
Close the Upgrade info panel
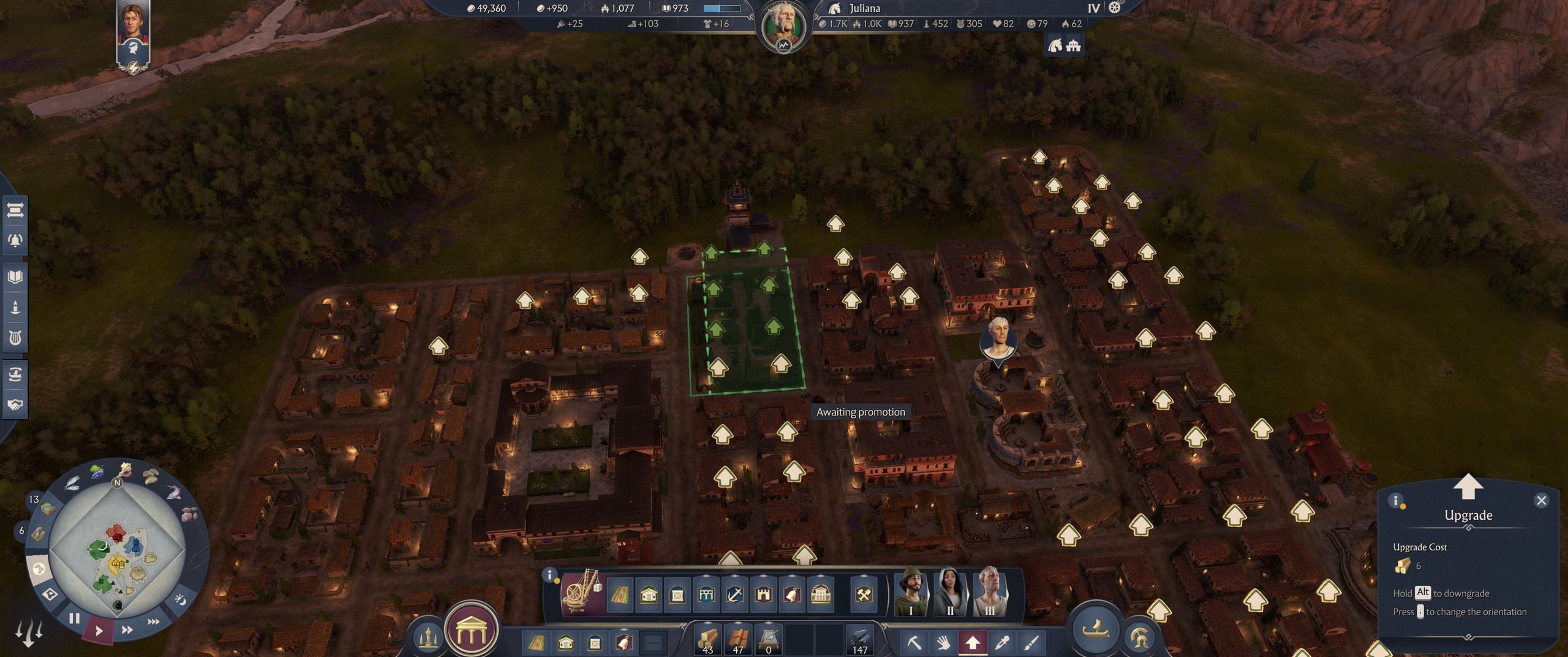tap(1541, 501)
